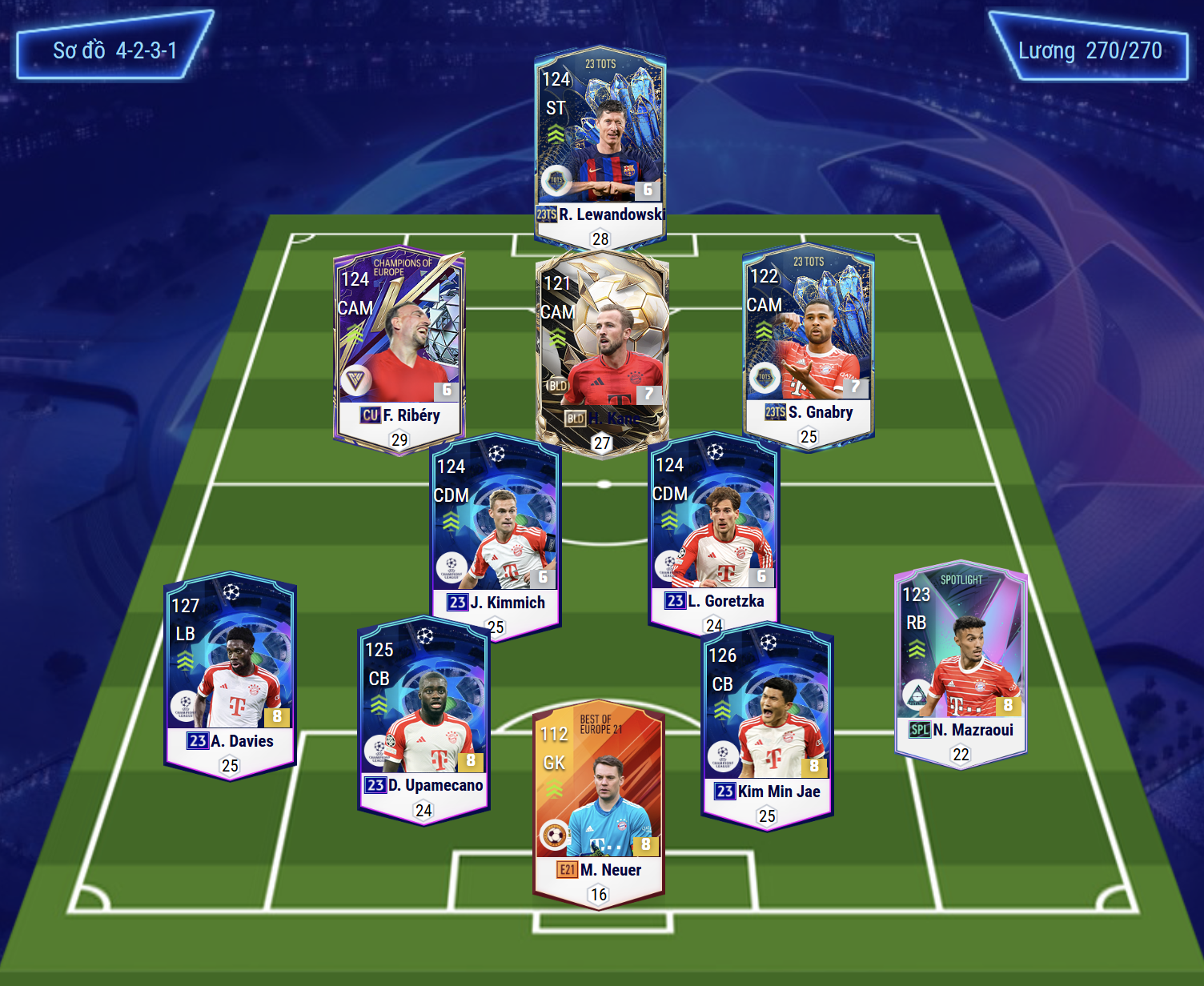Click the J. Kimmich CDM card
This screenshot has height=986, width=1204.
click(496, 532)
